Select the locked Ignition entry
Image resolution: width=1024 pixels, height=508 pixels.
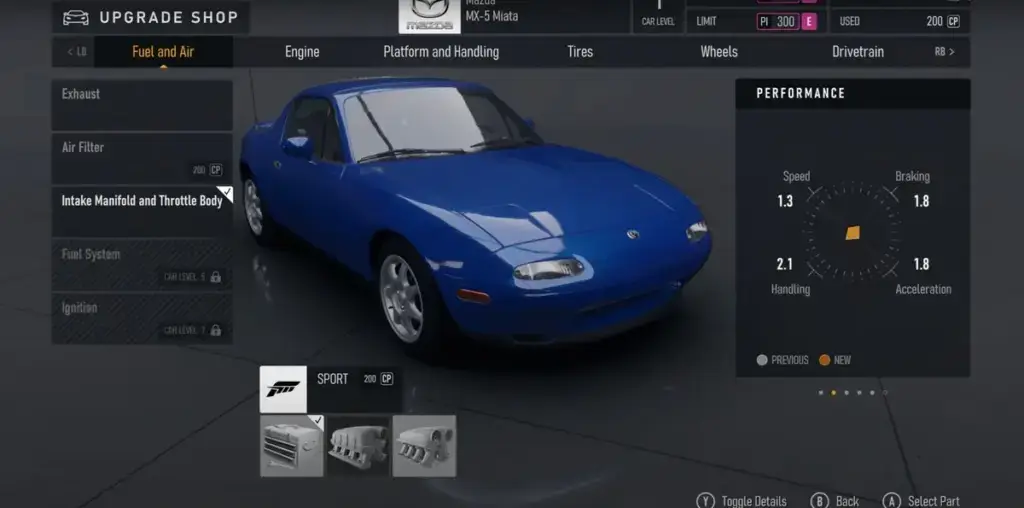coord(142,318)
